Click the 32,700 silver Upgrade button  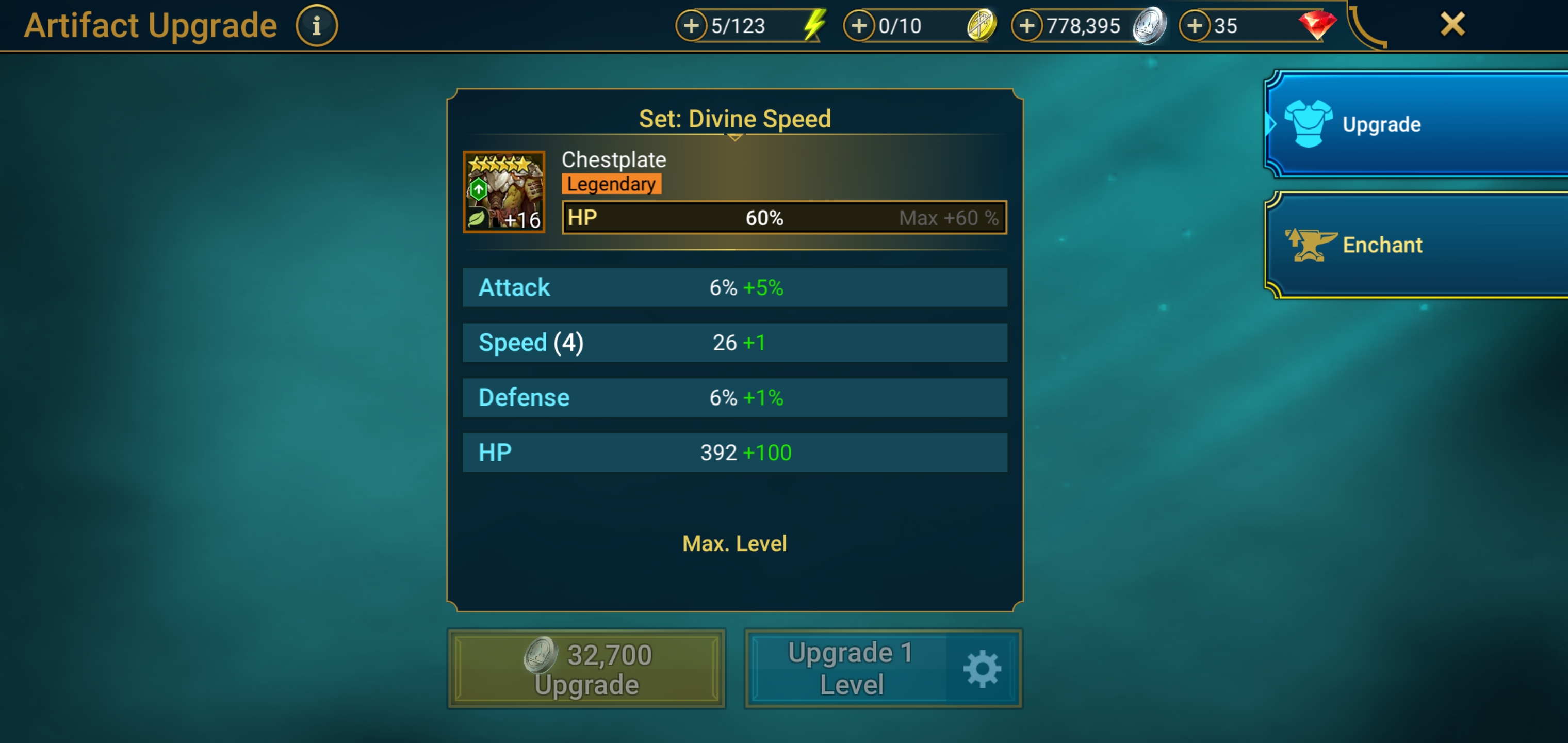tap(587, 669)
